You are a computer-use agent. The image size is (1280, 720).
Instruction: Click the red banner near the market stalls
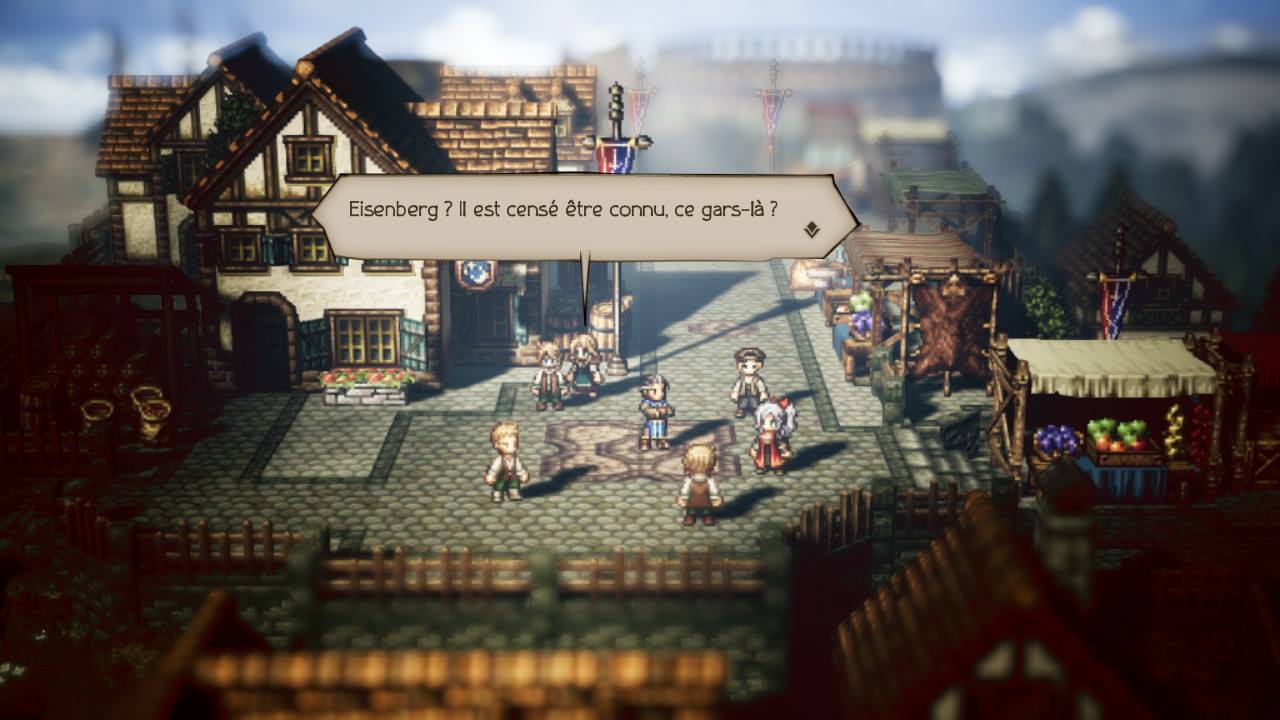pos(1112,305)
